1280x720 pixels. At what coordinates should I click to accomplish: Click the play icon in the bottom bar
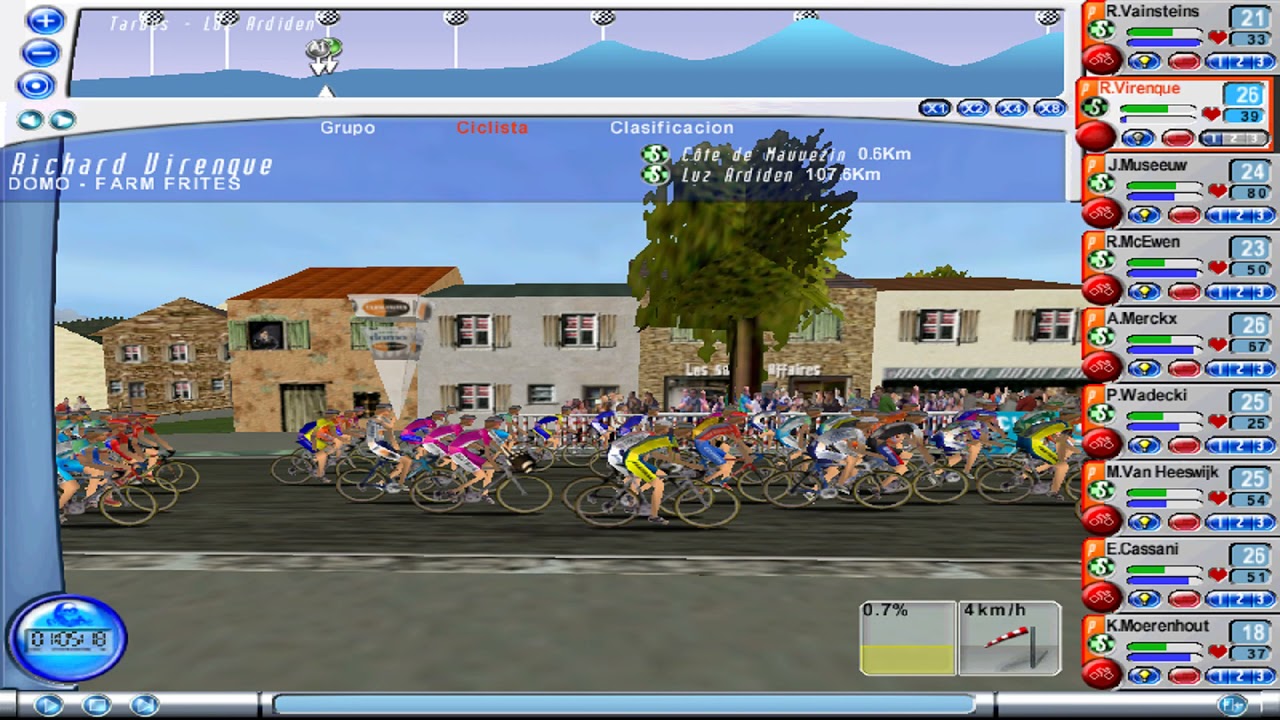(47, 705)
